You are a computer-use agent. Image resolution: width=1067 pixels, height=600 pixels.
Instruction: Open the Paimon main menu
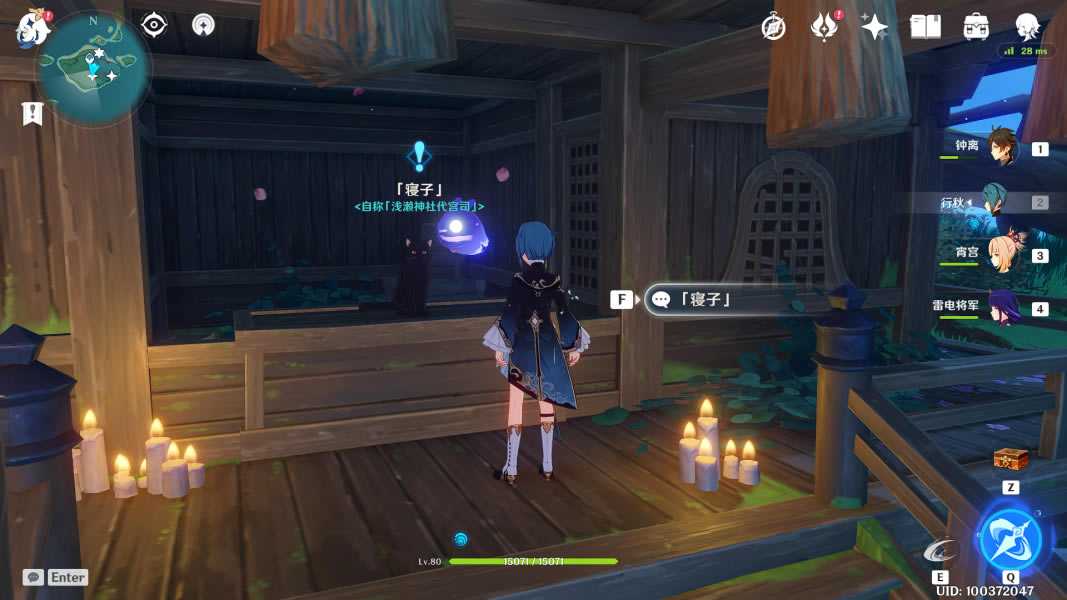pyautogui.click(x=32, y=27)
